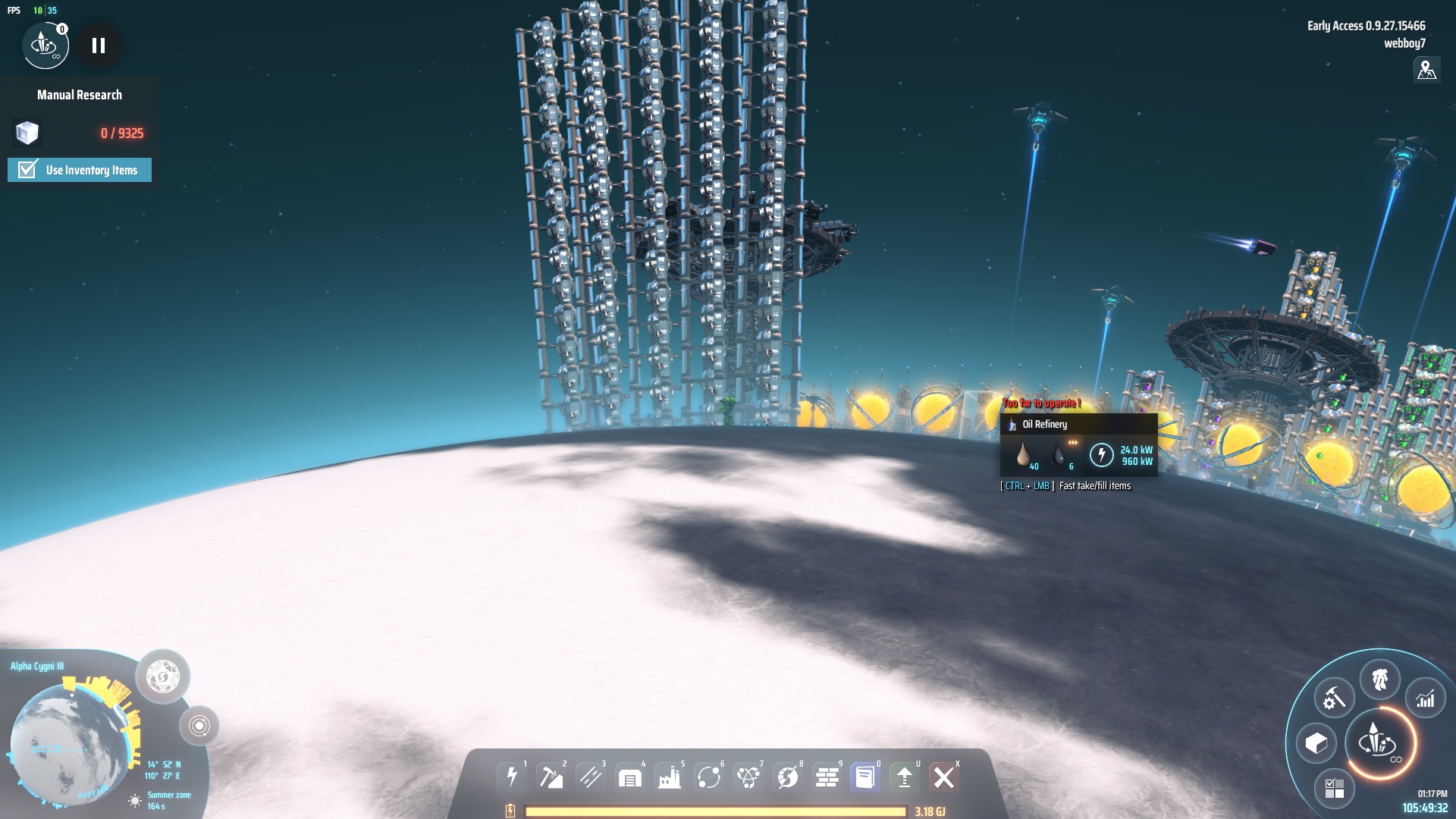Choose the conveyor belts build category
This screenshot has width=1456, height=819.
point(590,777)
